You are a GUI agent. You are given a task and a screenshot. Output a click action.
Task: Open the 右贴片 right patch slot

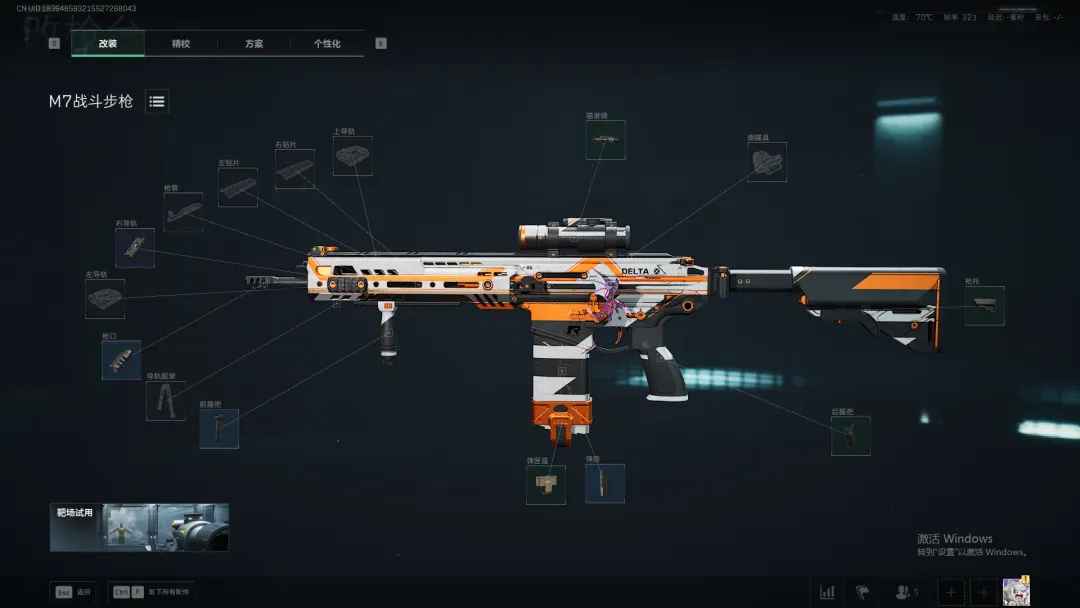295,170
